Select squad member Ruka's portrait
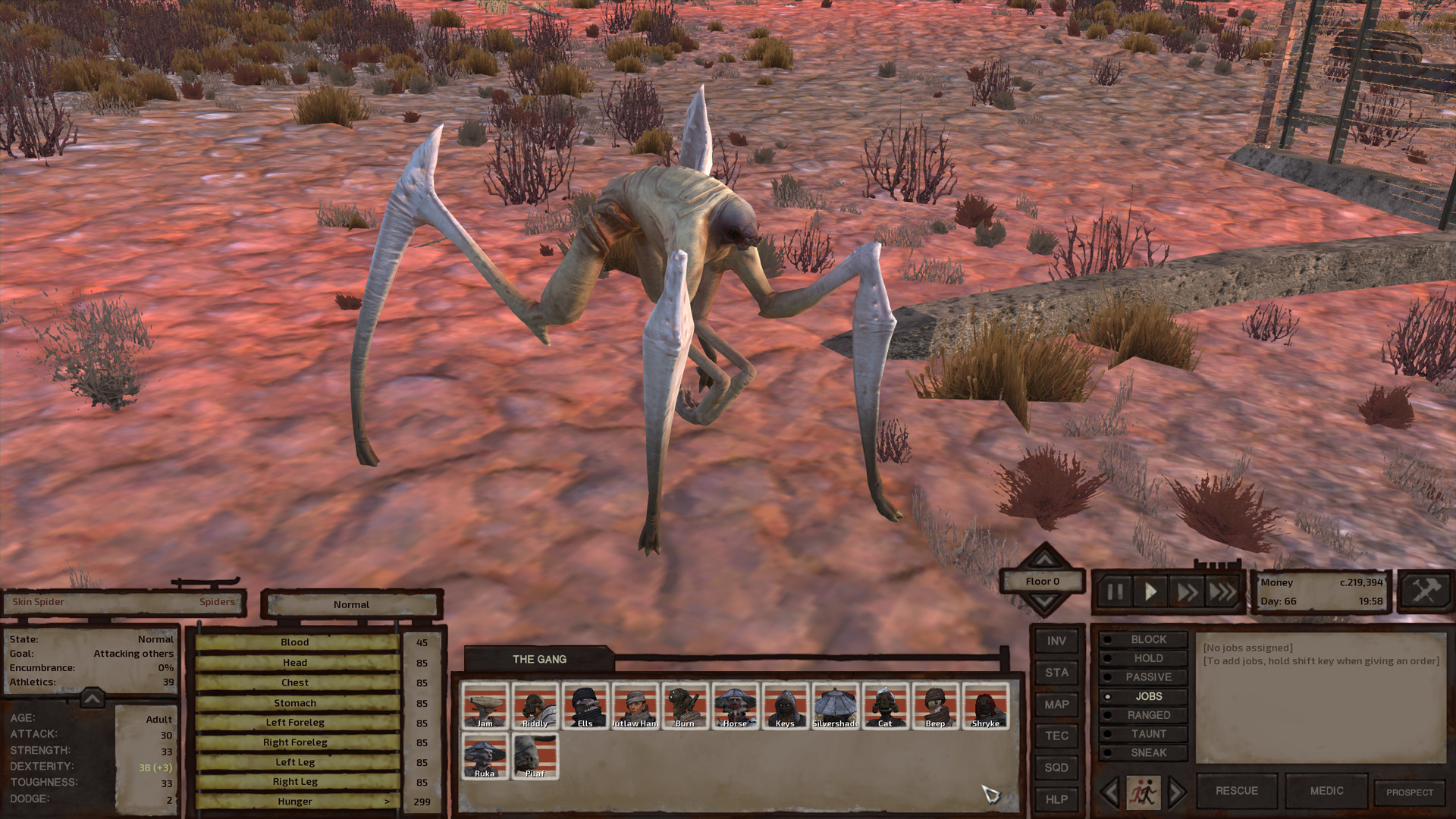 click(x=485, y=755)
